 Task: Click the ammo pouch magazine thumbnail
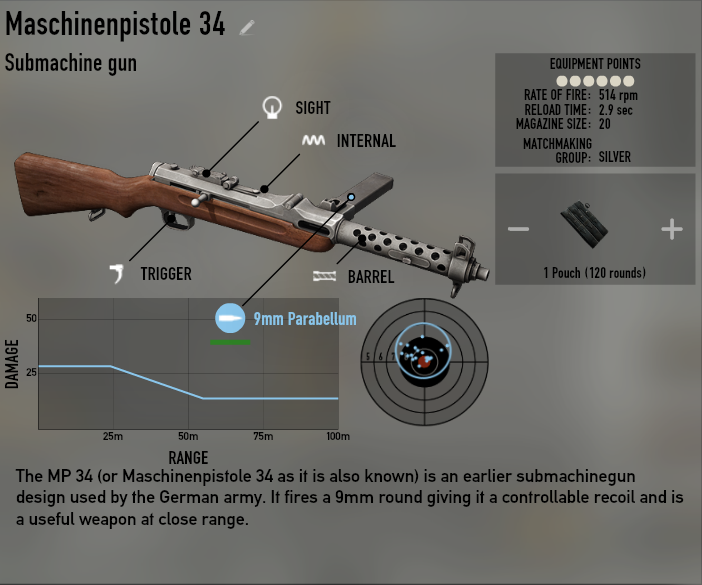click(x=584, y=225)
